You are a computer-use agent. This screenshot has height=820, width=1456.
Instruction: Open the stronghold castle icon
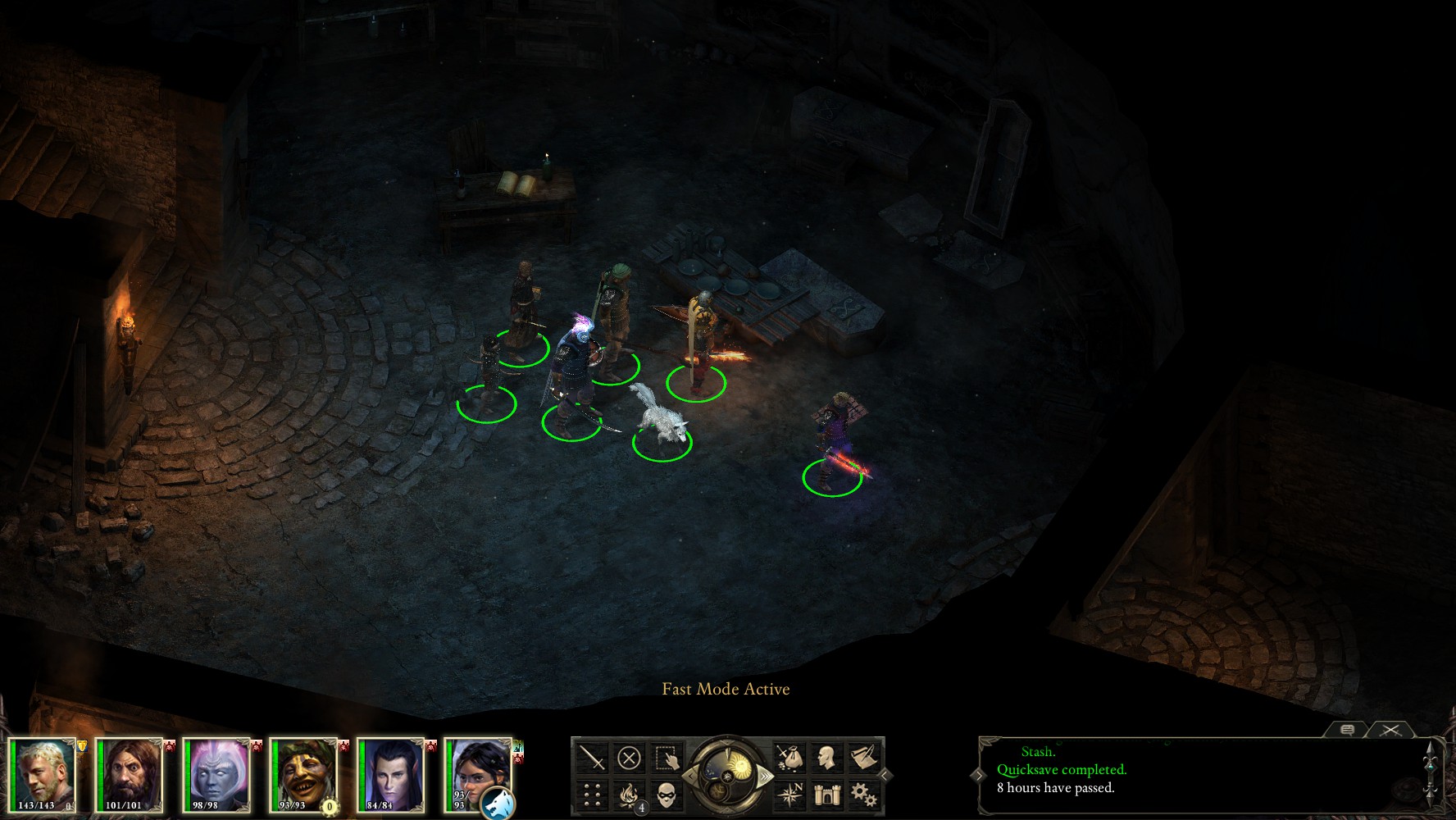tap(826, 795)
